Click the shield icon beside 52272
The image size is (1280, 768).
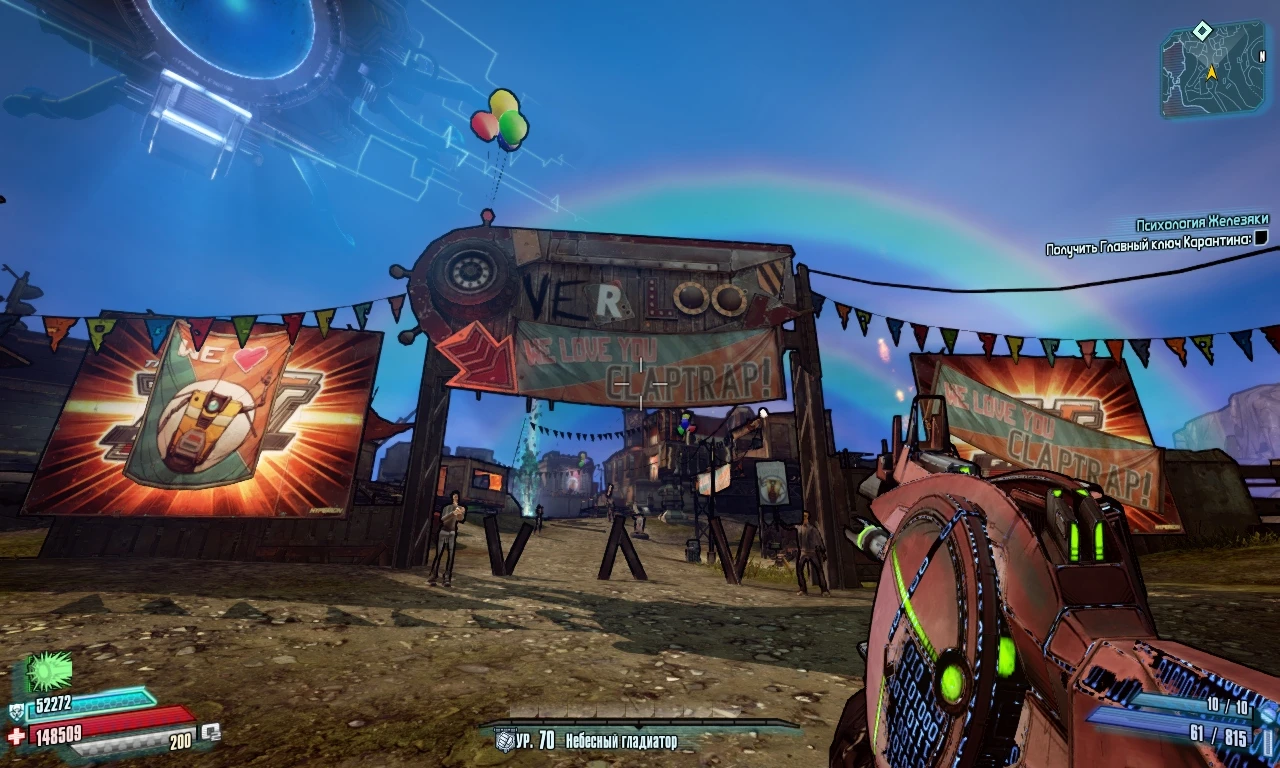16,711
